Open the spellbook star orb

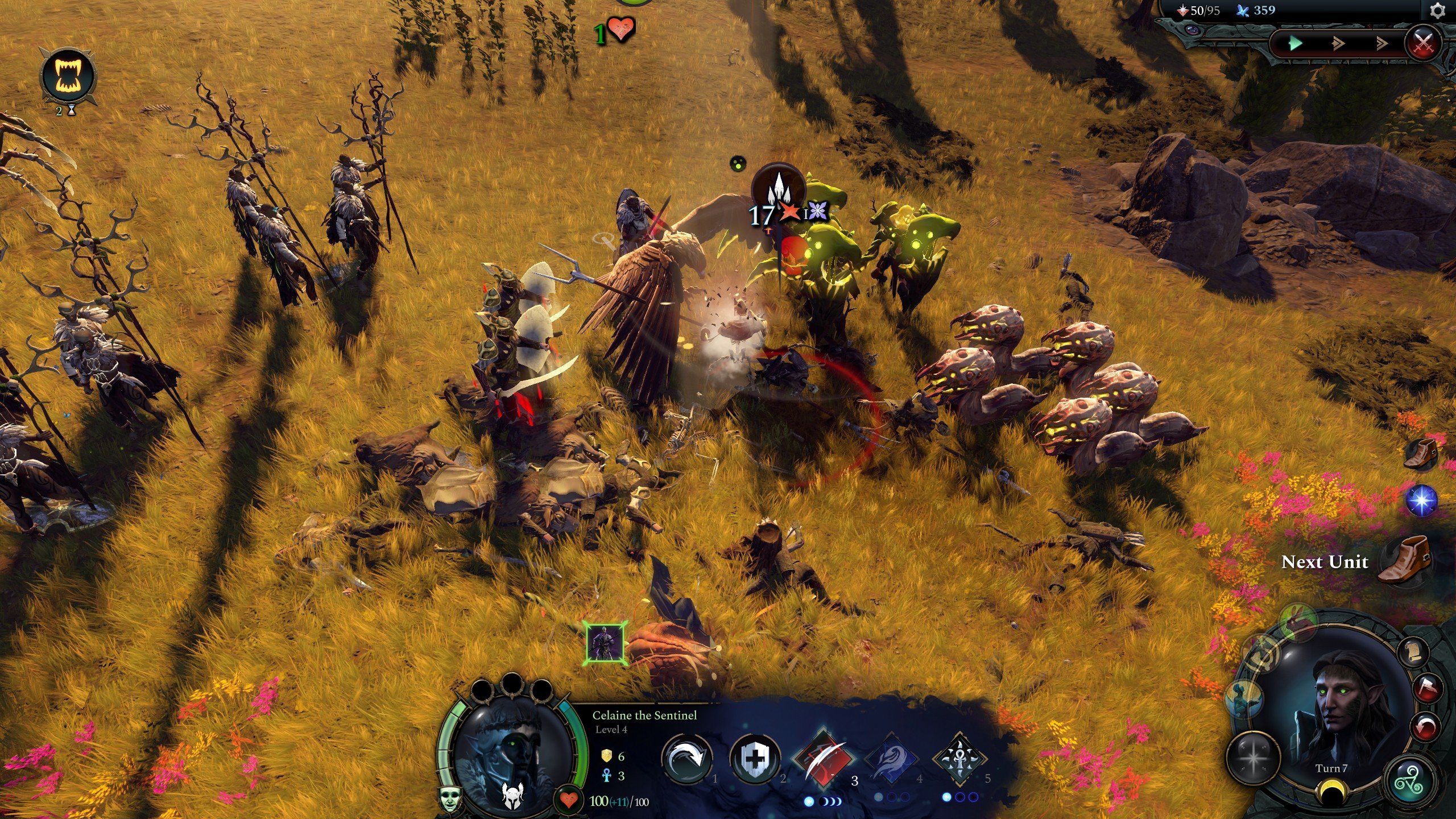pos(1253,759)
